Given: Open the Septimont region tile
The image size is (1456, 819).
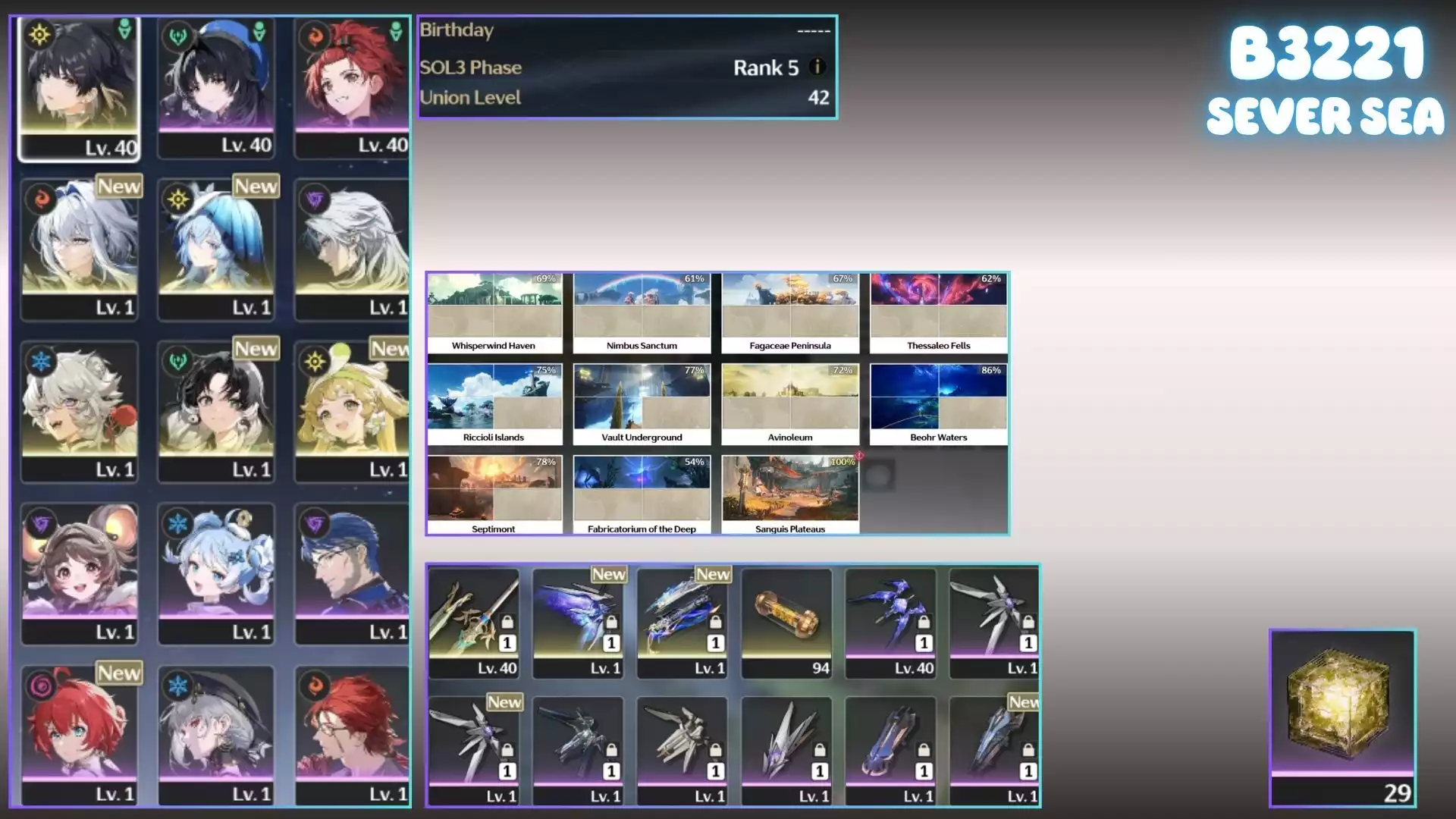Looking at the screenshot, I should pyautogui.click(x=494, y=495).
